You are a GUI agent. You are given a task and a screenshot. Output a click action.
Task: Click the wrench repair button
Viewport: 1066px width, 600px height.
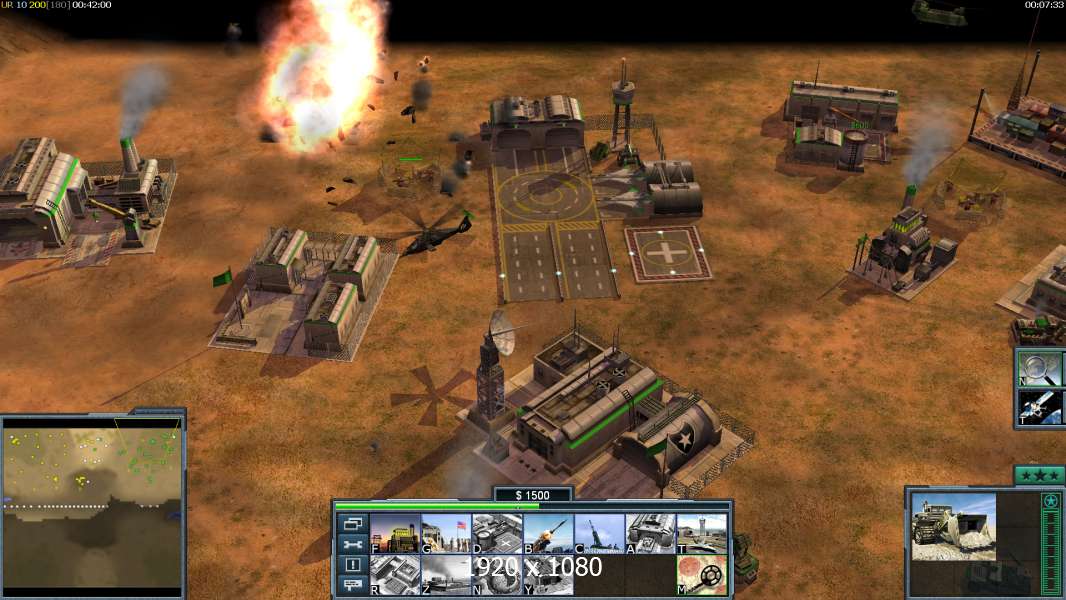[x=352, y=544]
